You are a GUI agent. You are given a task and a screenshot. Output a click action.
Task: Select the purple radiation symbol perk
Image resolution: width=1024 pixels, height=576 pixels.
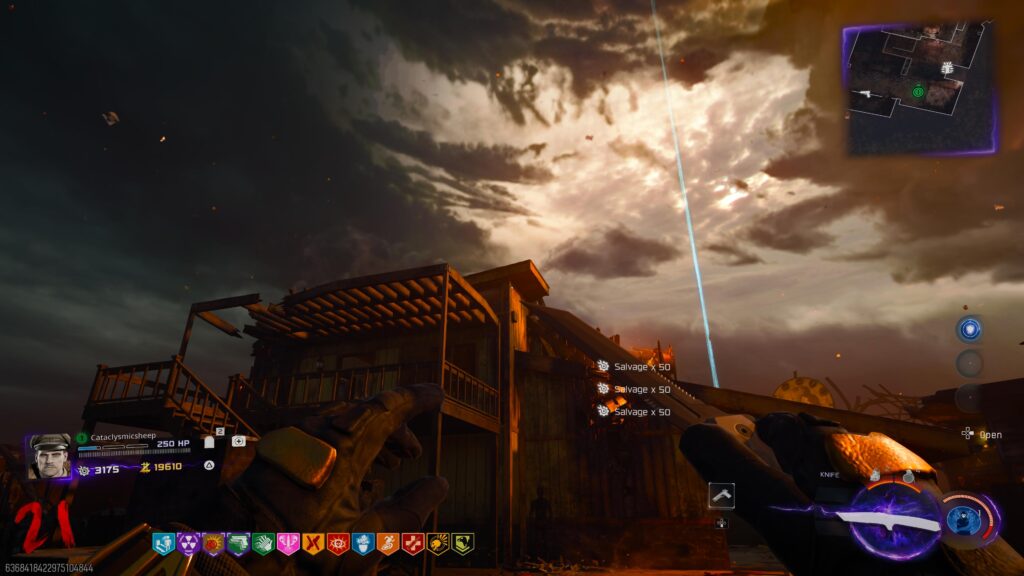tap(188, 544)
